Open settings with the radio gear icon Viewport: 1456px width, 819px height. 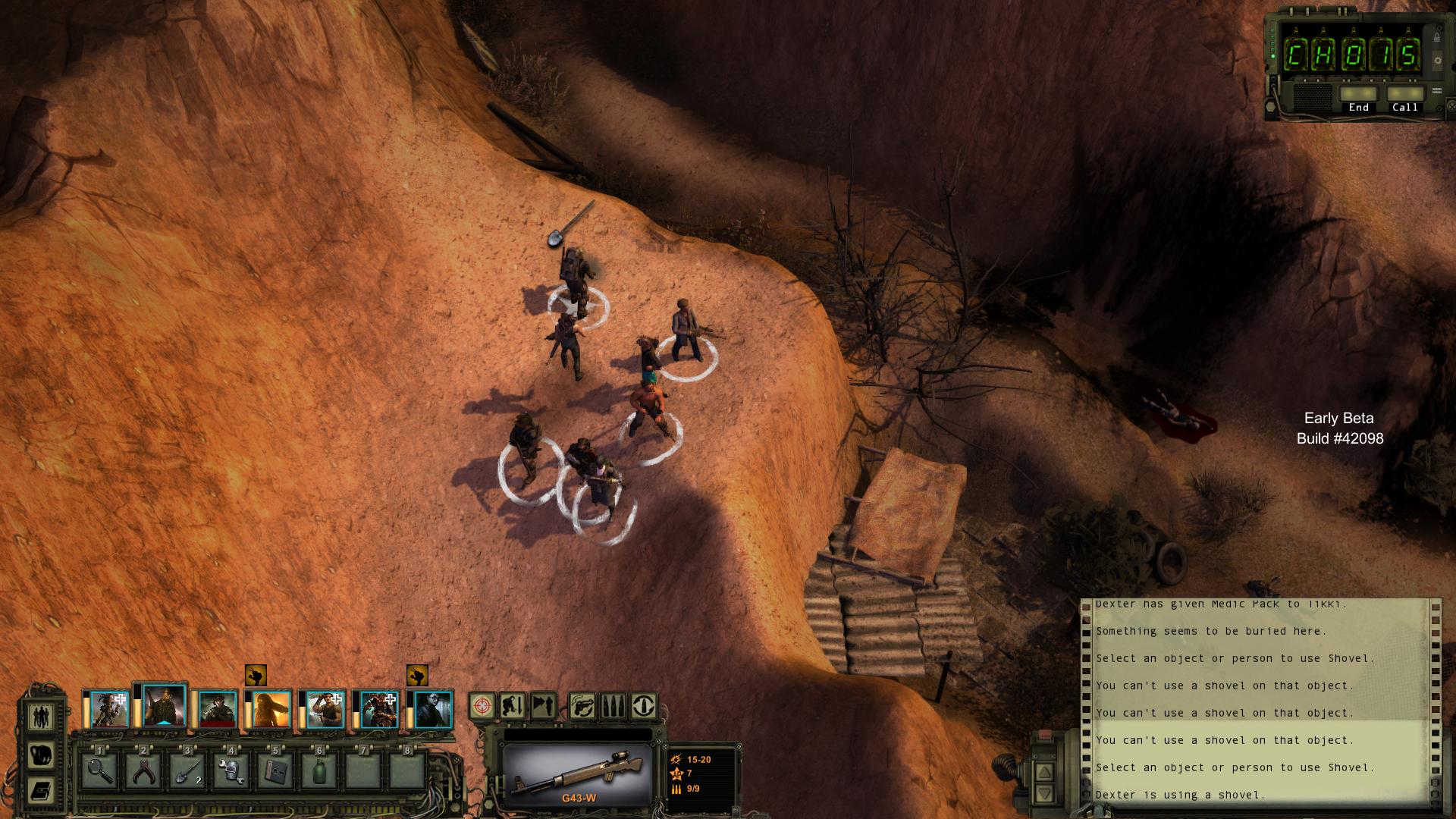1437,60
